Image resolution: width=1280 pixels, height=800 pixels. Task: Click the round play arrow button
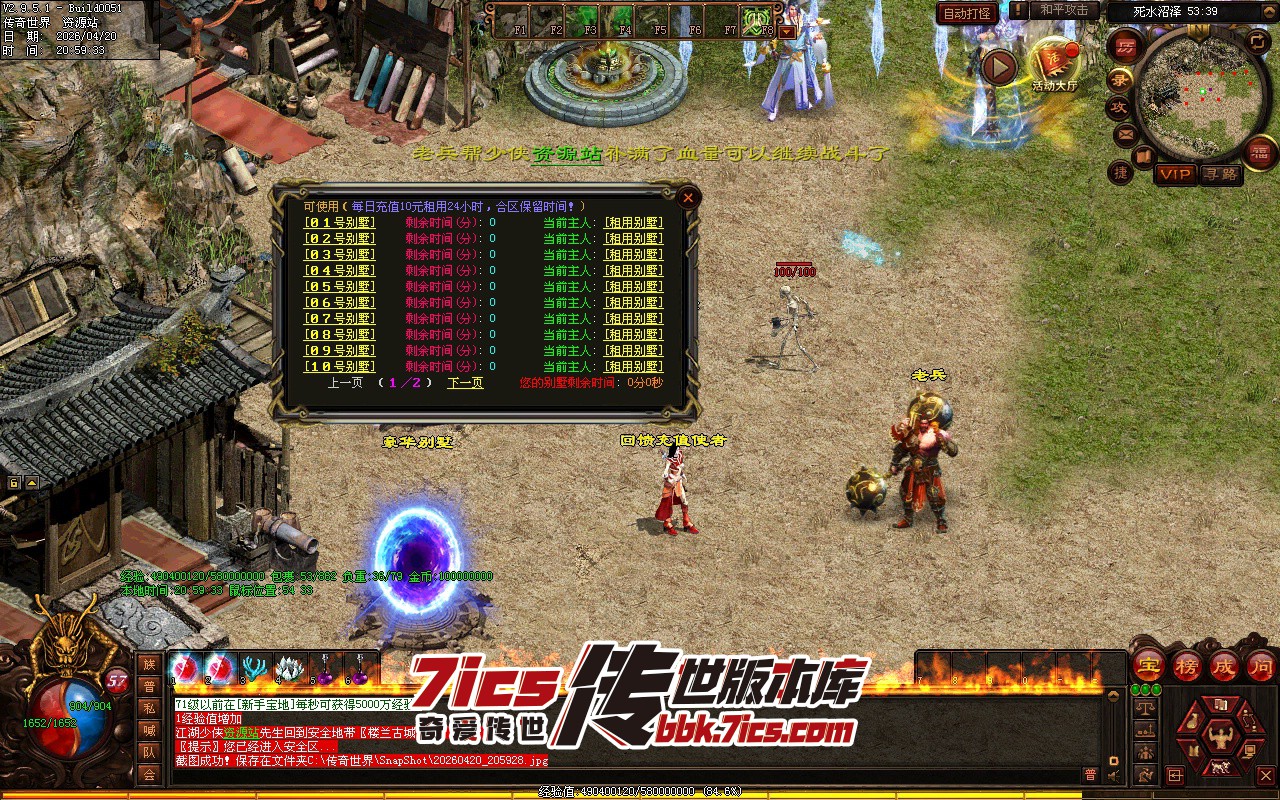pos(998,68)
